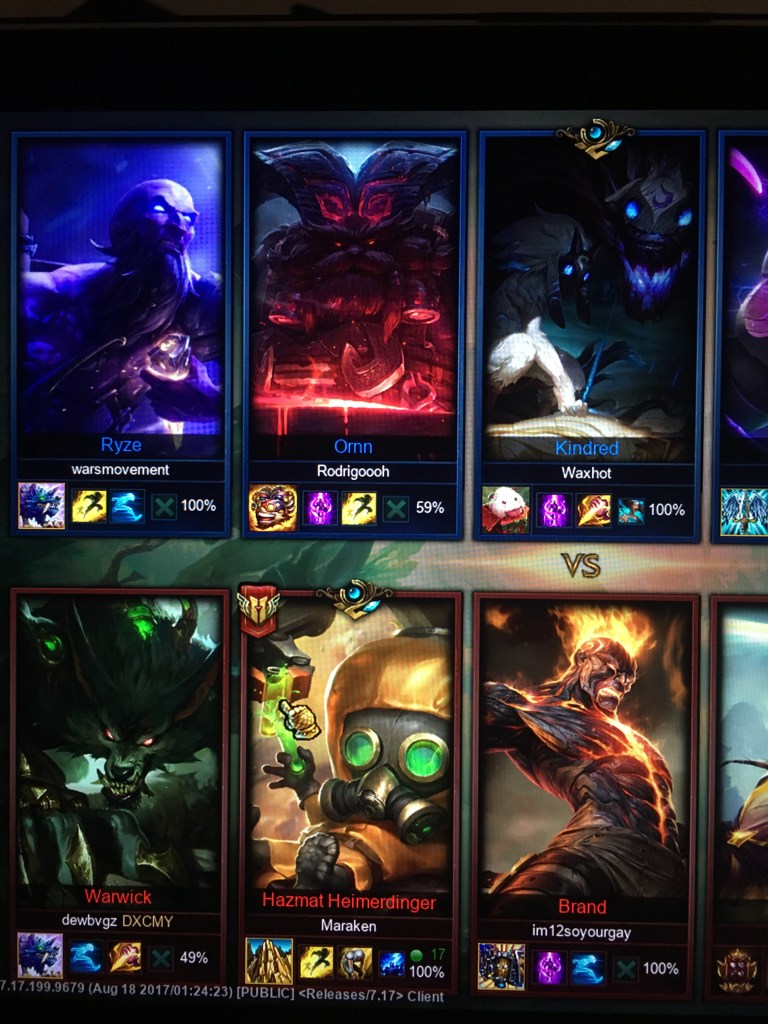Click the Smite spell under Warwick
Image resolution: width=768 pixels, height=1024 pixels.
[126, 957]
